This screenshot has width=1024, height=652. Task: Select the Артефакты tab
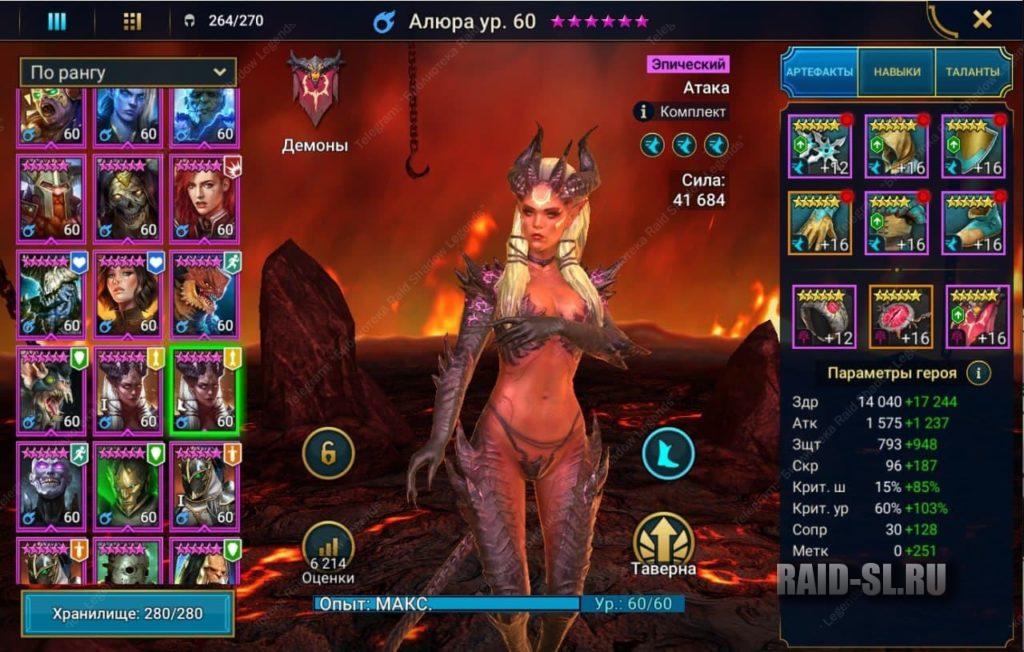819,72
